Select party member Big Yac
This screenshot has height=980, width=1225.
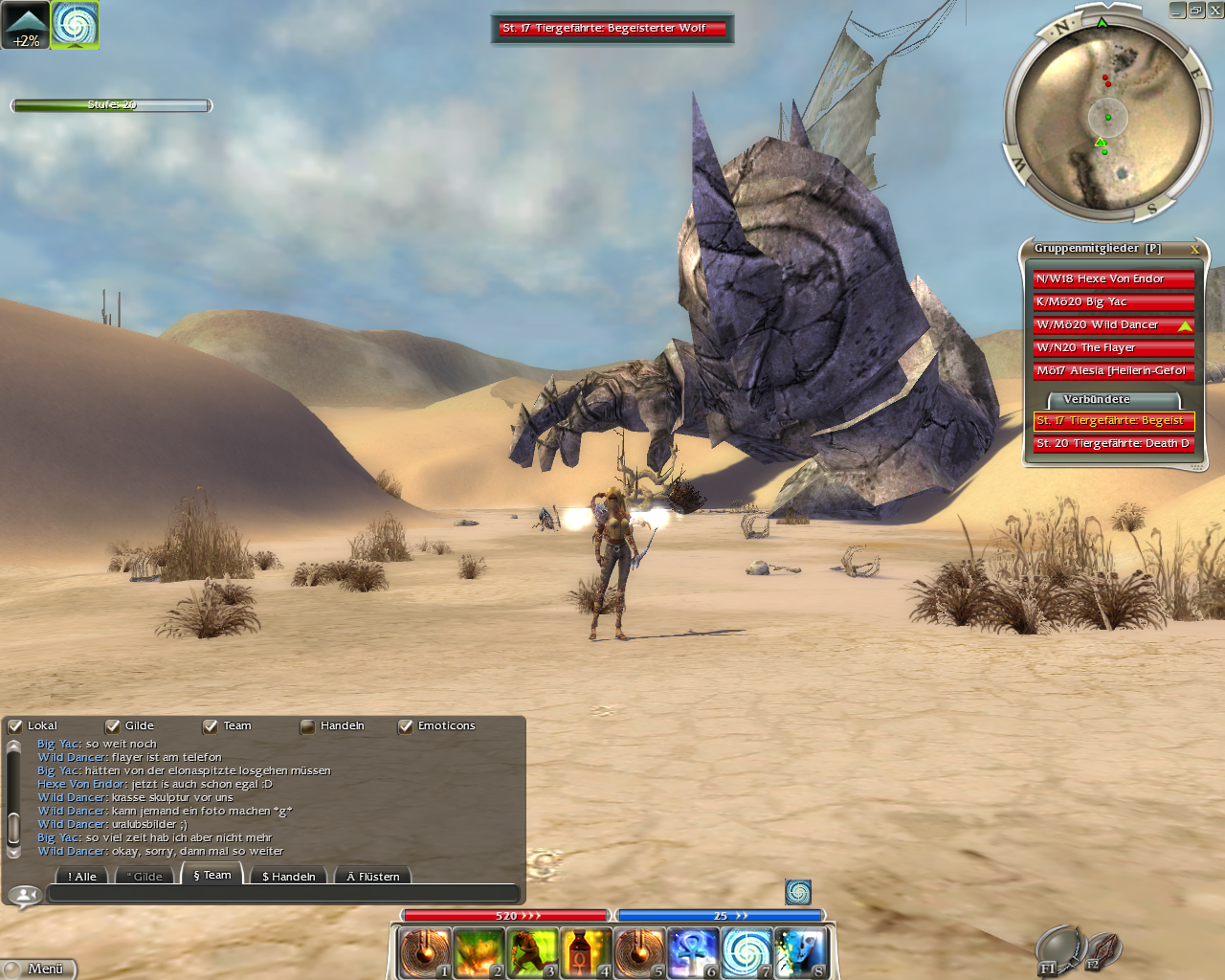click(x=1113, y=301)
